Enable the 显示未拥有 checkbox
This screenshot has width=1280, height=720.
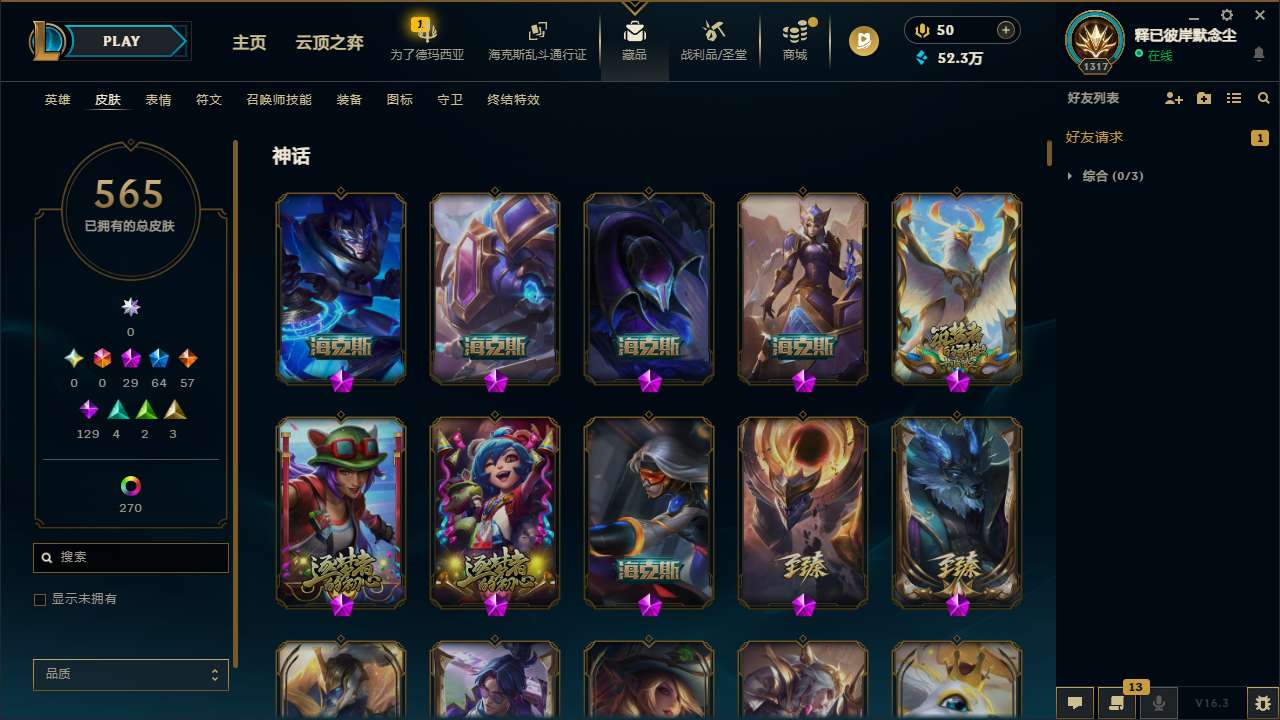click(x=40, y=599)
